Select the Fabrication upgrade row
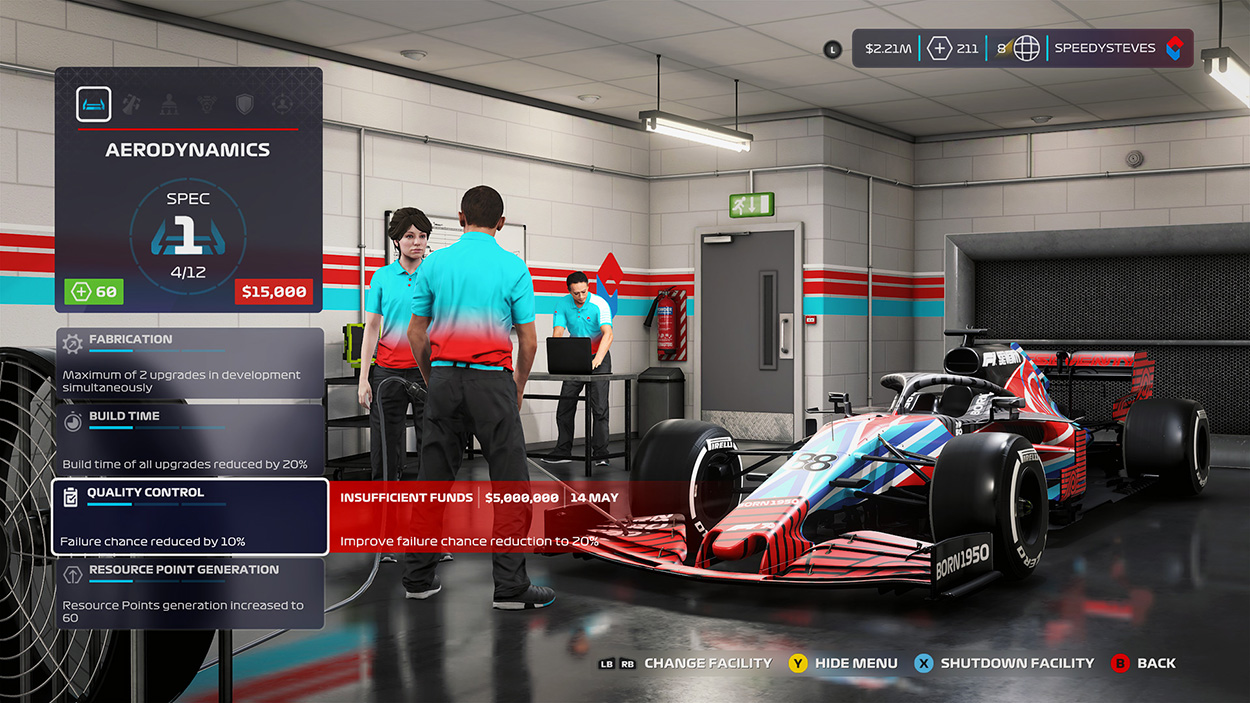The width and height of the screenshot is (1250, 703). coord(189,364)
